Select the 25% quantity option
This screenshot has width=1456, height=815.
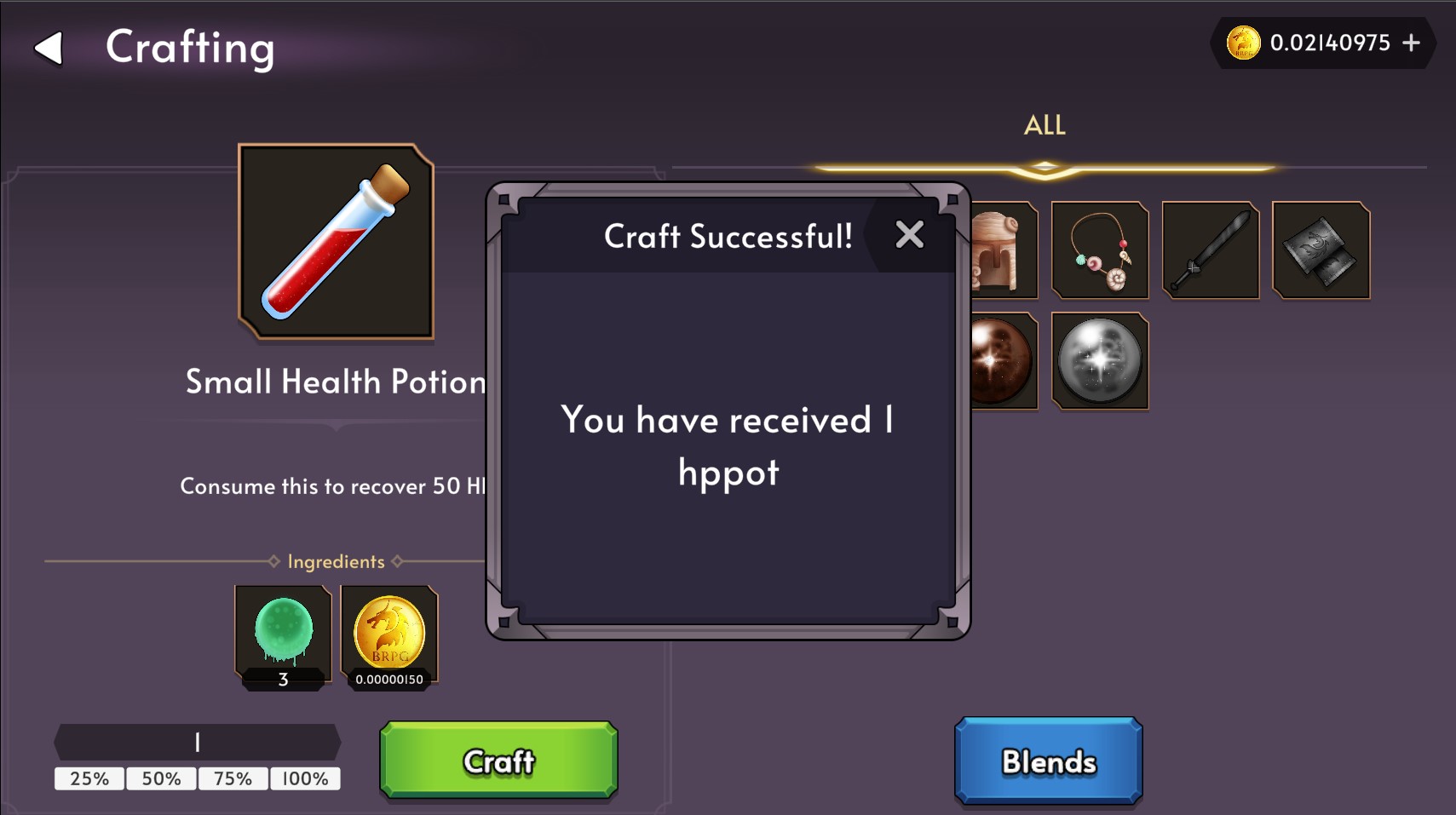[x=89, y=778]
